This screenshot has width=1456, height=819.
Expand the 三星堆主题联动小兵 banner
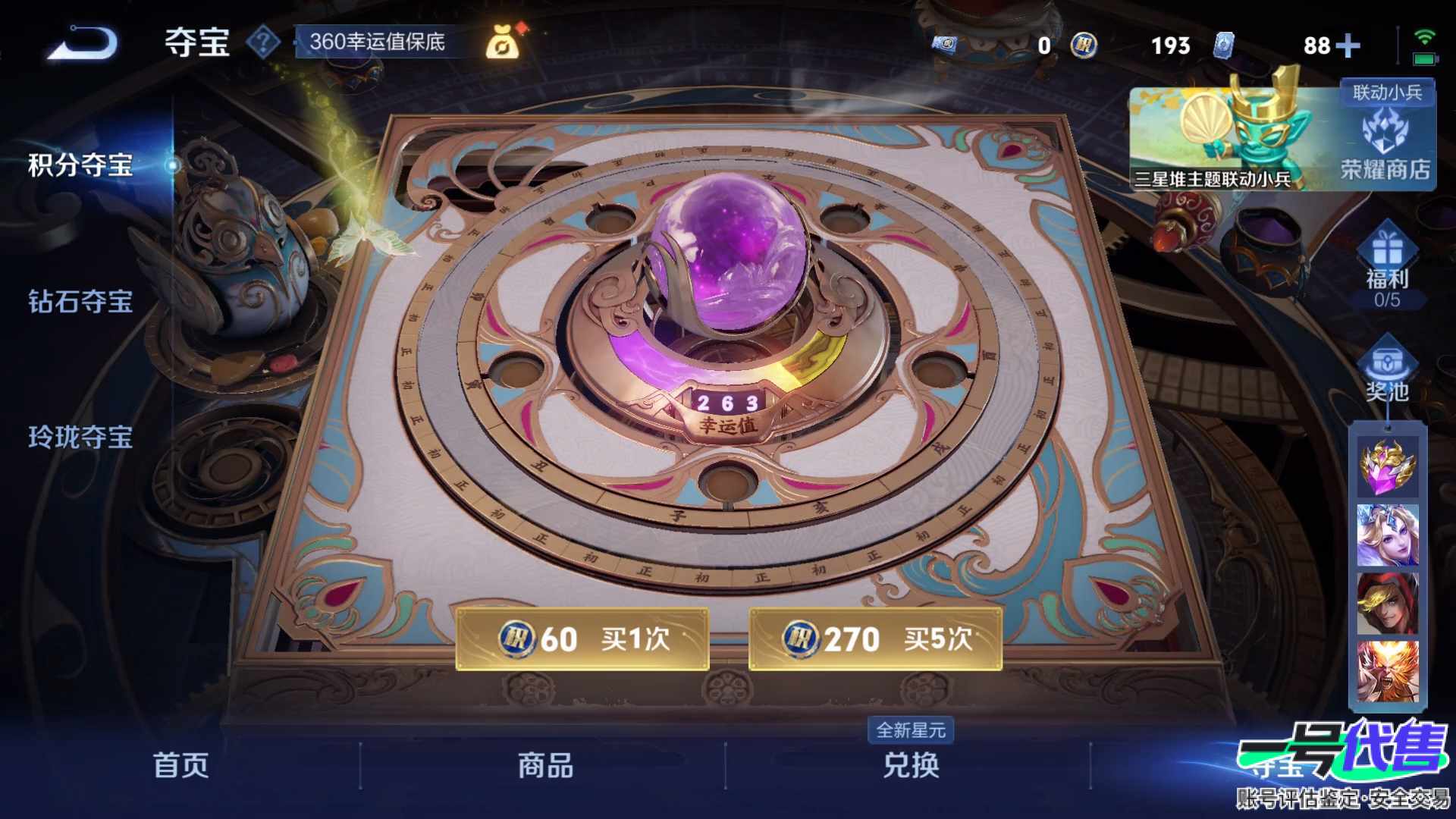tap(1227, 136)
